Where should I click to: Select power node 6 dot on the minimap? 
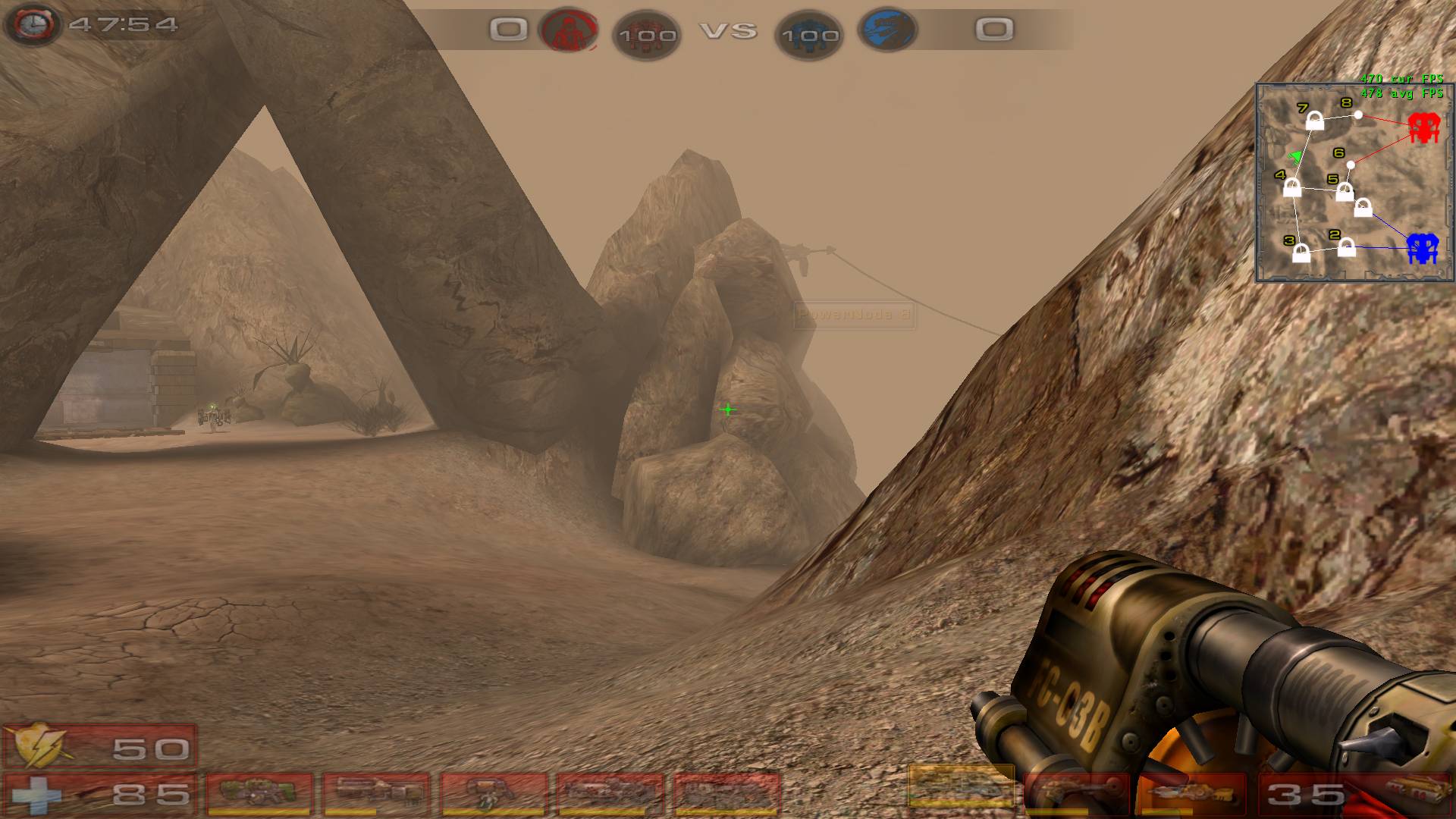[x=1351, y=165]
